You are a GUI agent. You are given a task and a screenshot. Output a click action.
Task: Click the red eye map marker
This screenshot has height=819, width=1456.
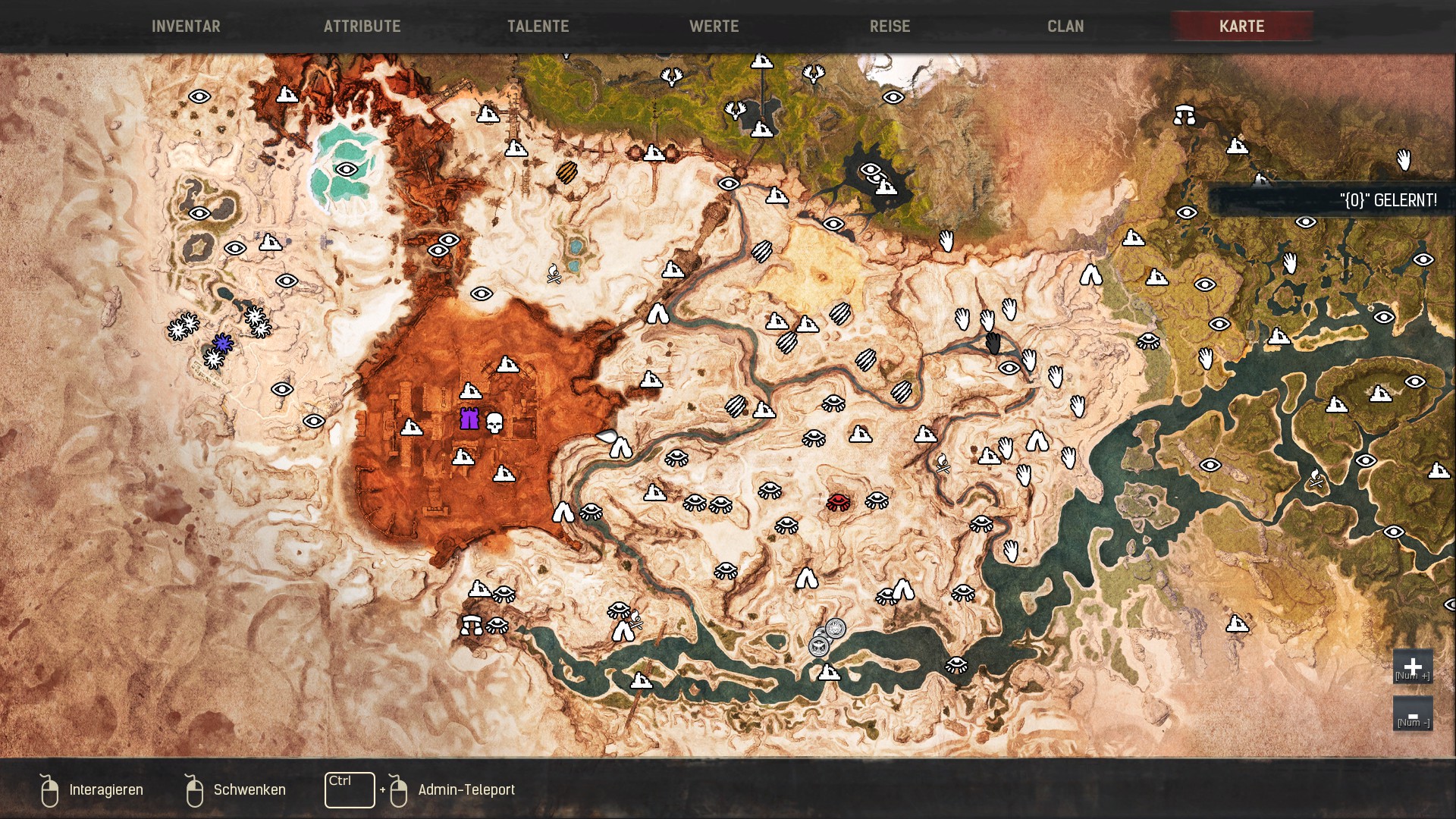point(838,501)
